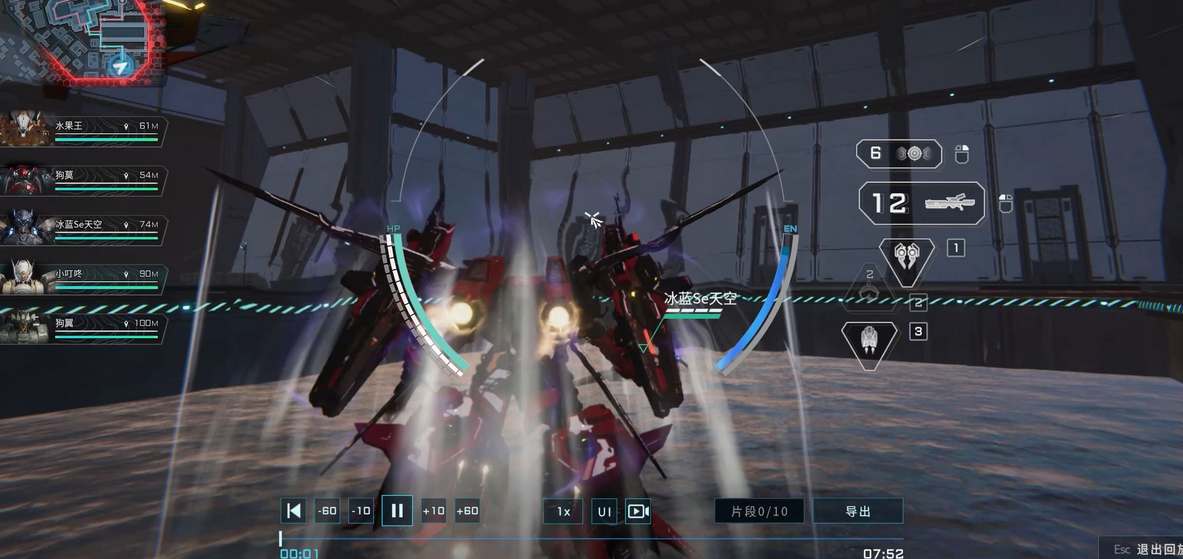Select the rifle weapon slot showing 12
The image size is (1183, 559).
coord(921,203)
